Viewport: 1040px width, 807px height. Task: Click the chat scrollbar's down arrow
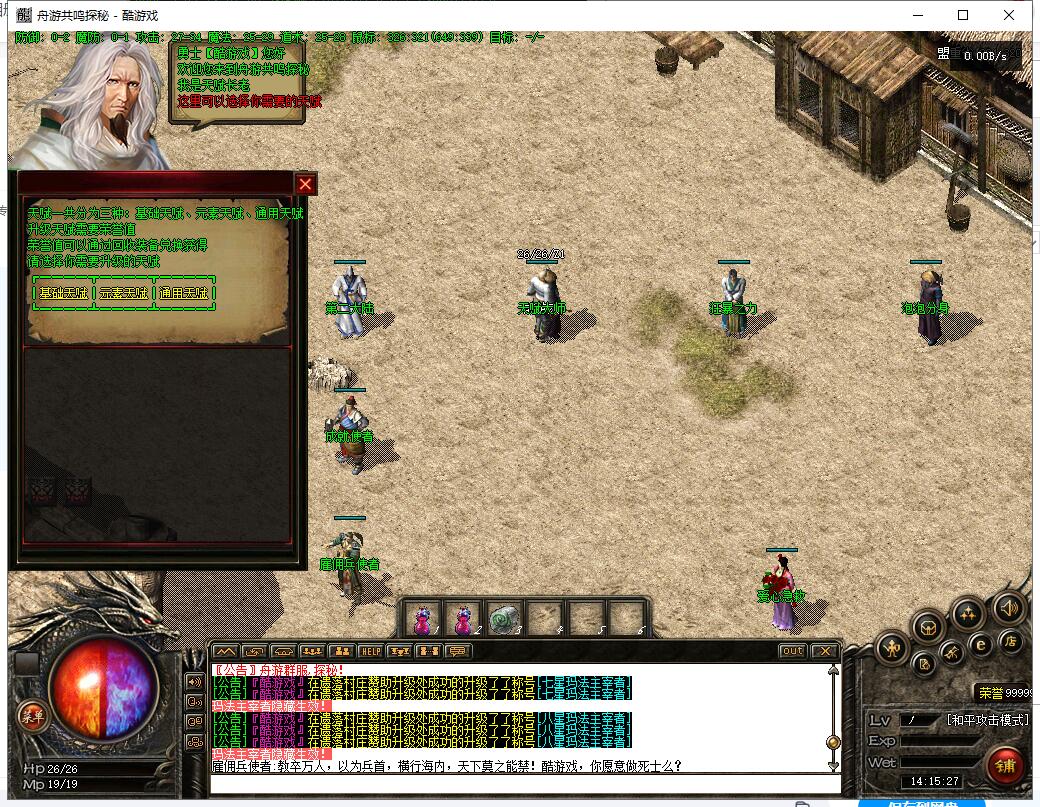coord(833,765)
